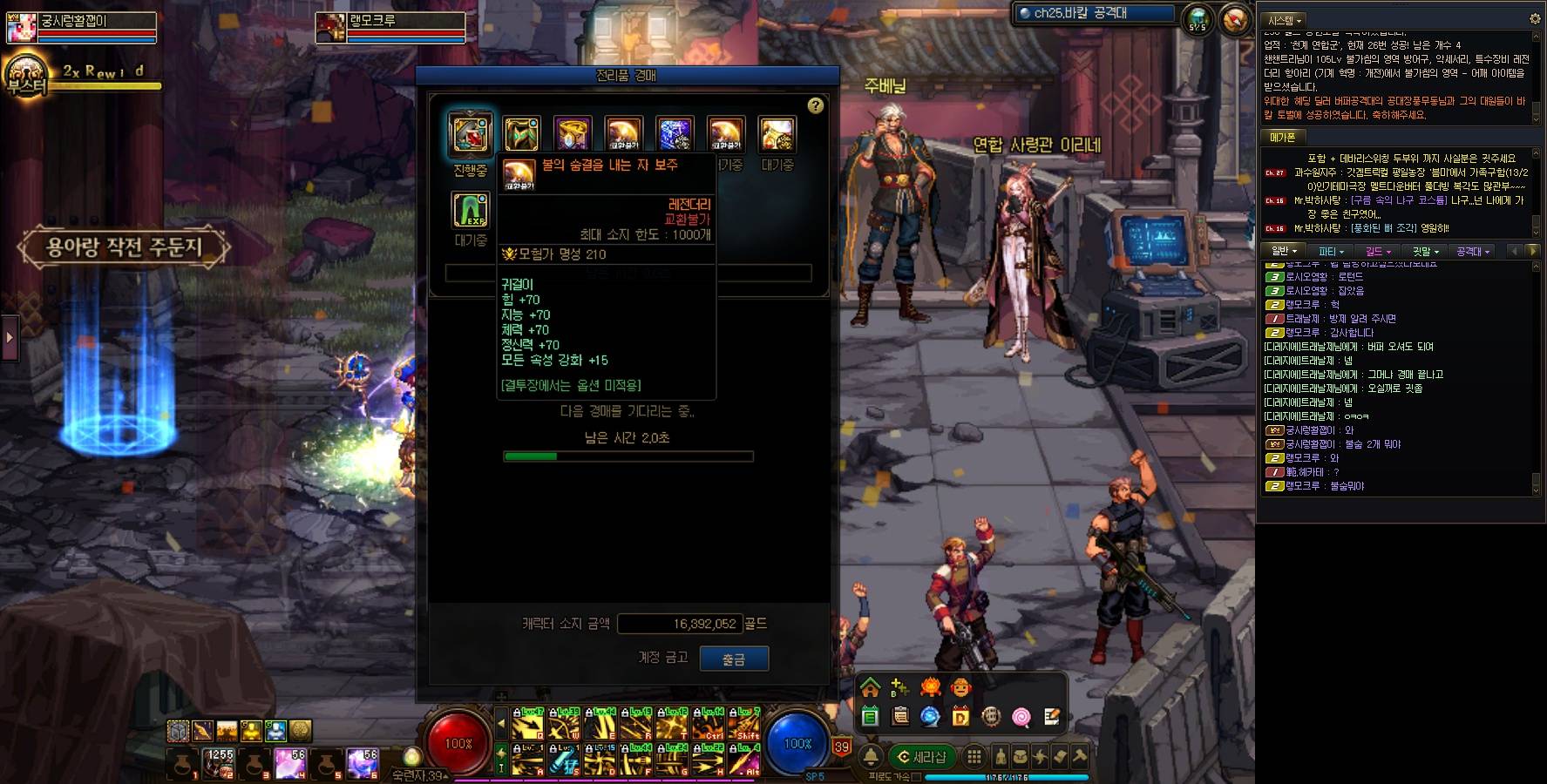Open the 세라샵 cash shop

click(922, 757)
